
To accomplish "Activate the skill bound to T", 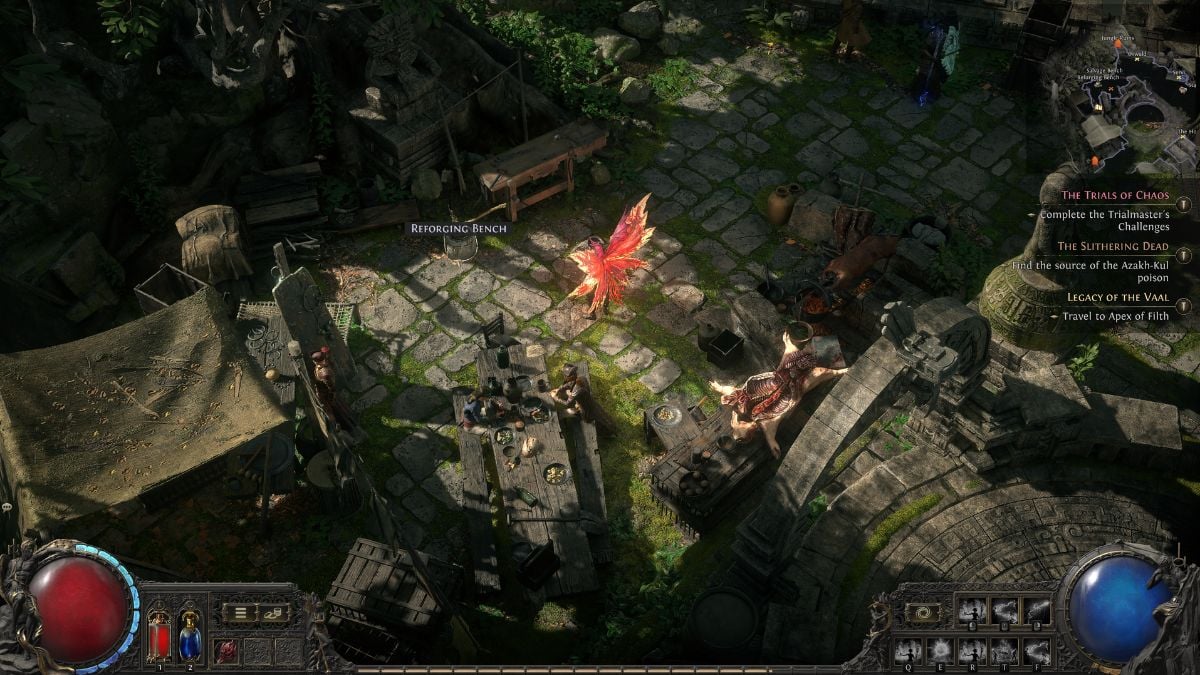I will click(1004, 651).
